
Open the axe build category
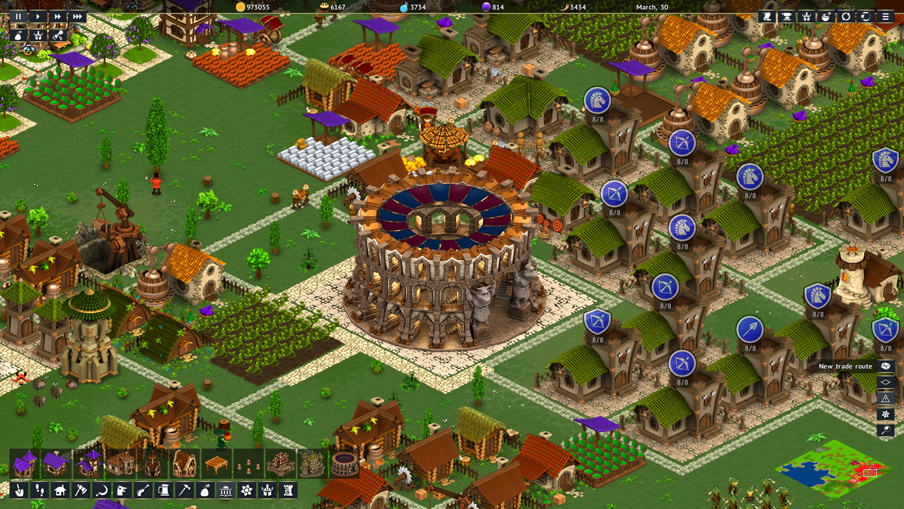click(x=81, y=491)
